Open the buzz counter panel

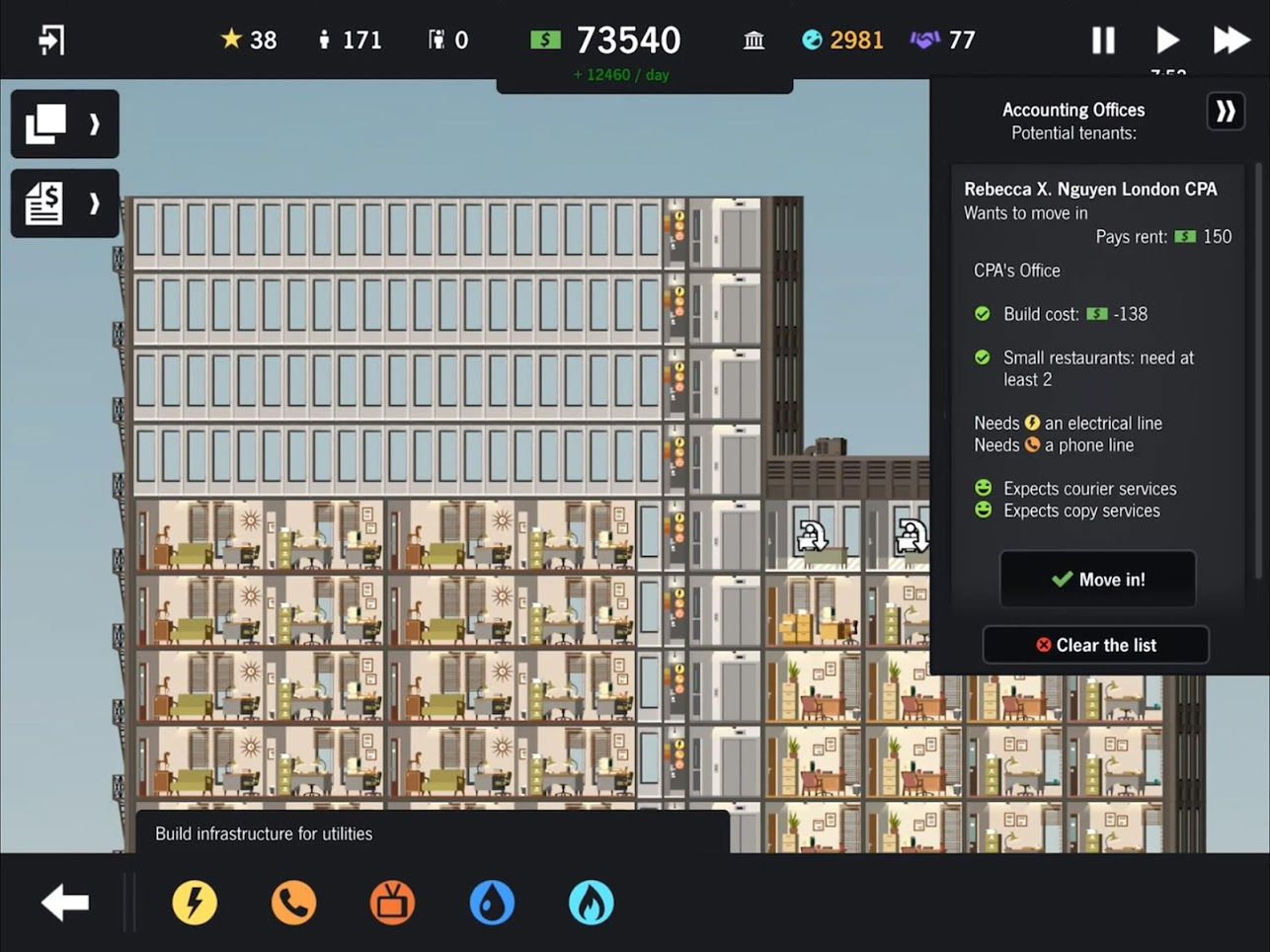[x=840, y=40]
